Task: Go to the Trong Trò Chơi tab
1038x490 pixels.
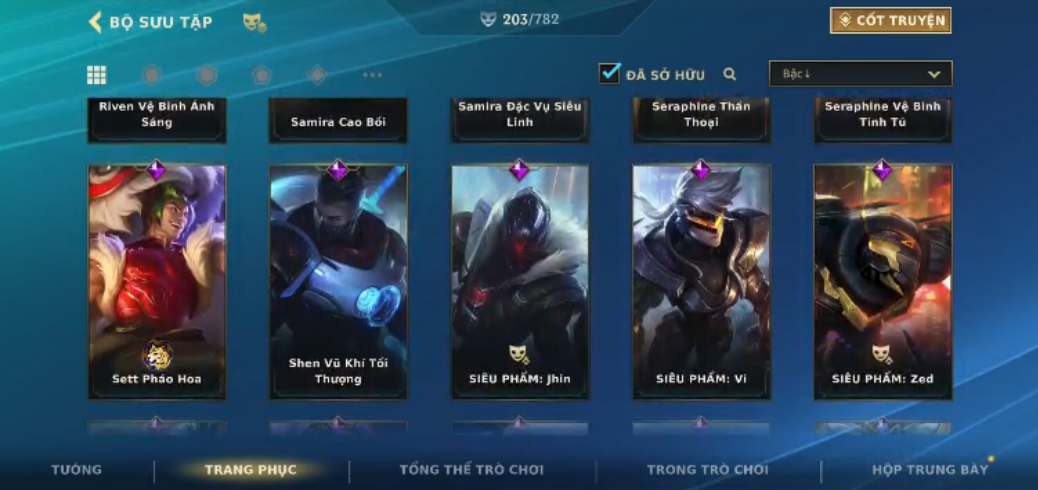Action: point(708,470)
